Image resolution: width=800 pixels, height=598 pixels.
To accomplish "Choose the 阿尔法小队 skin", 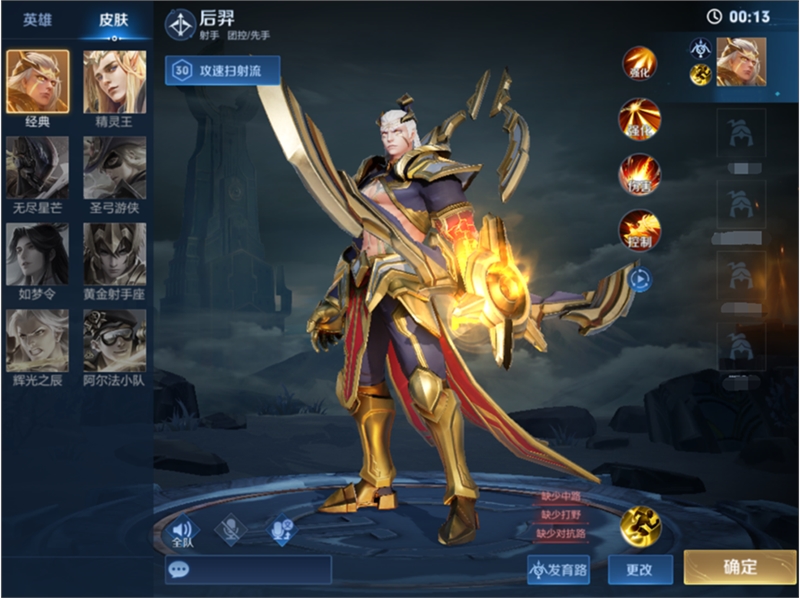I will [x=114, y=340].
